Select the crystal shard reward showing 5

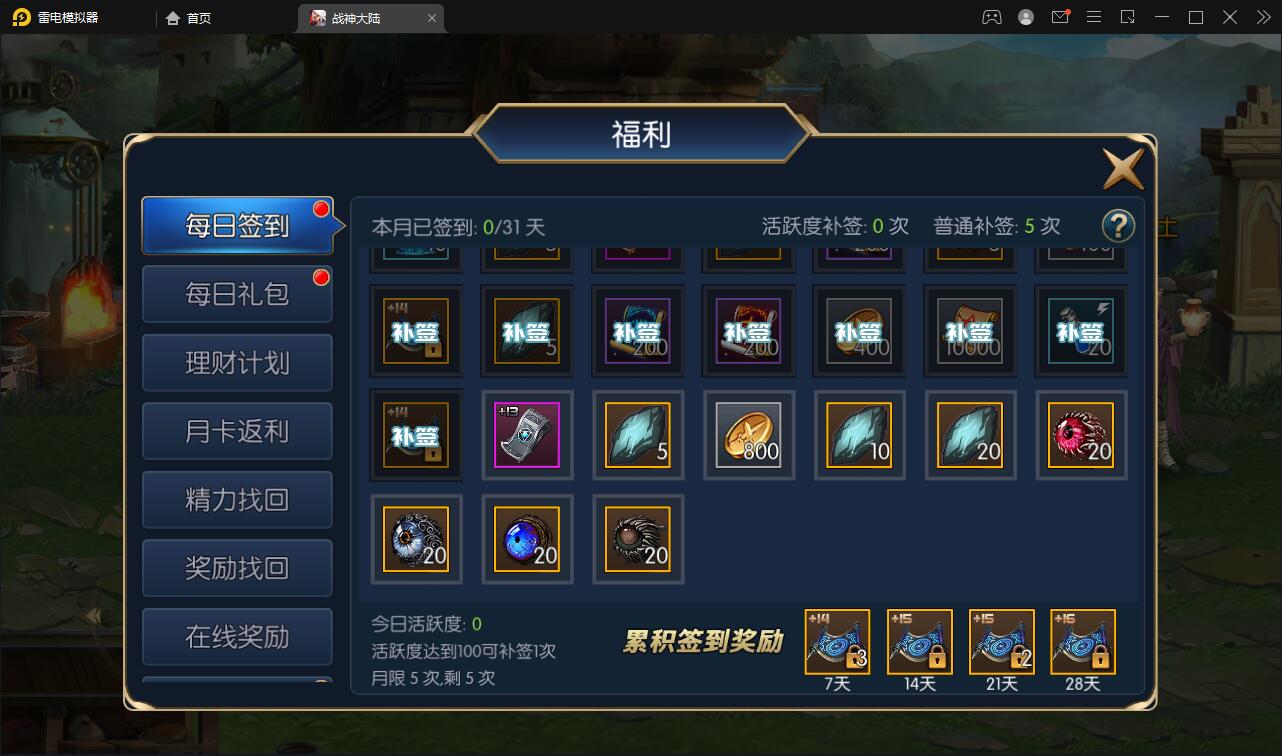pos(637,435)
